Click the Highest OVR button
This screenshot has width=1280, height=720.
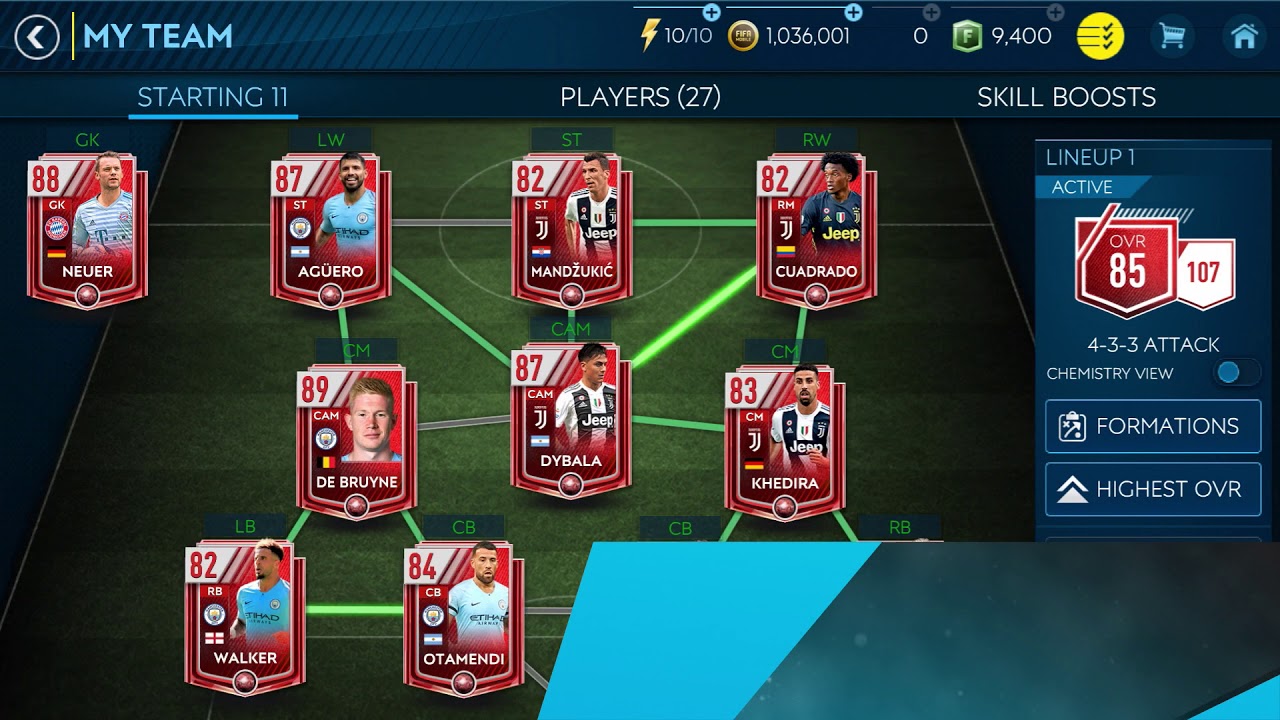(1152, 489)
